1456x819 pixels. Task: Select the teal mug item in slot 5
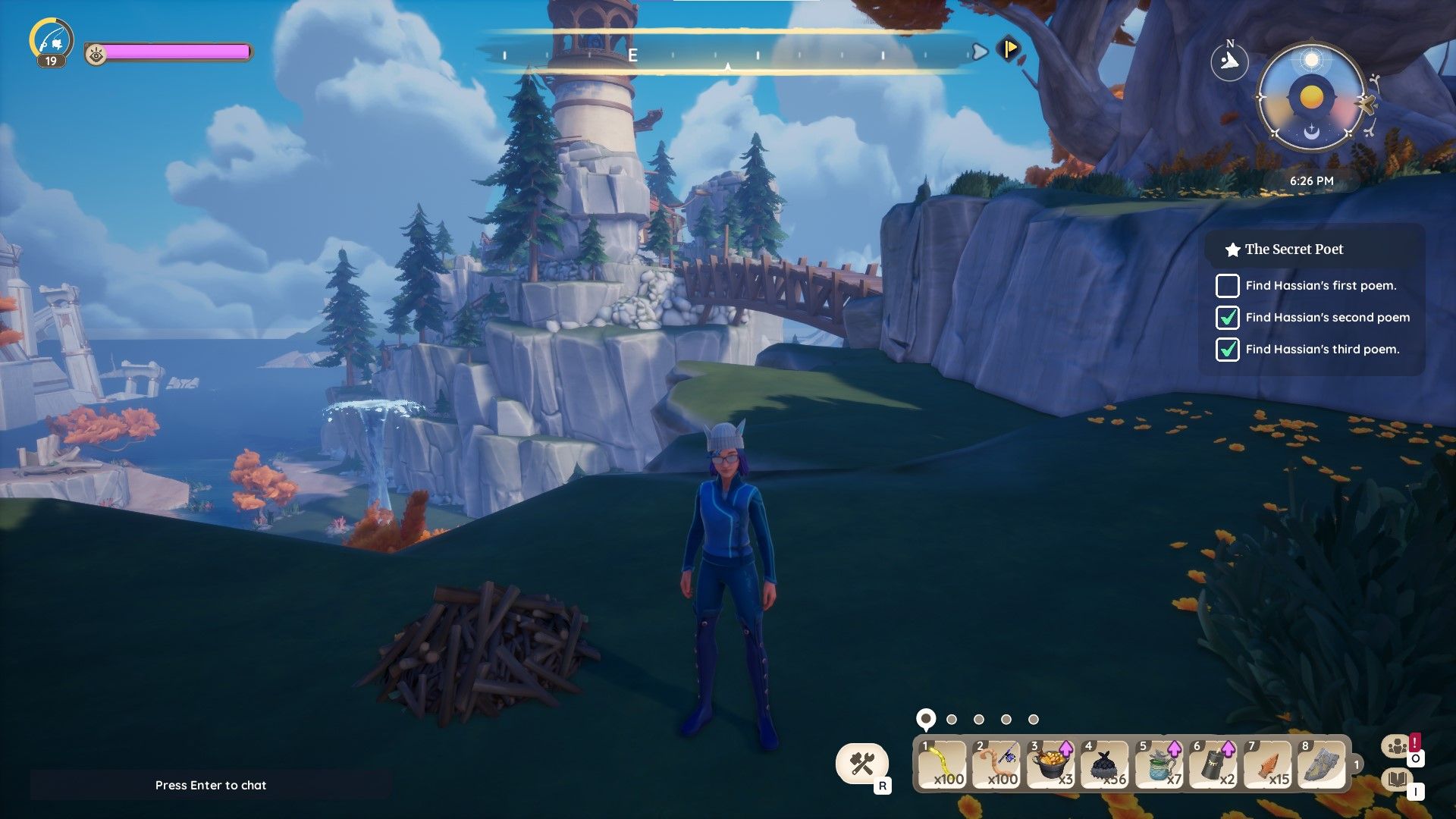[1159, 764]
